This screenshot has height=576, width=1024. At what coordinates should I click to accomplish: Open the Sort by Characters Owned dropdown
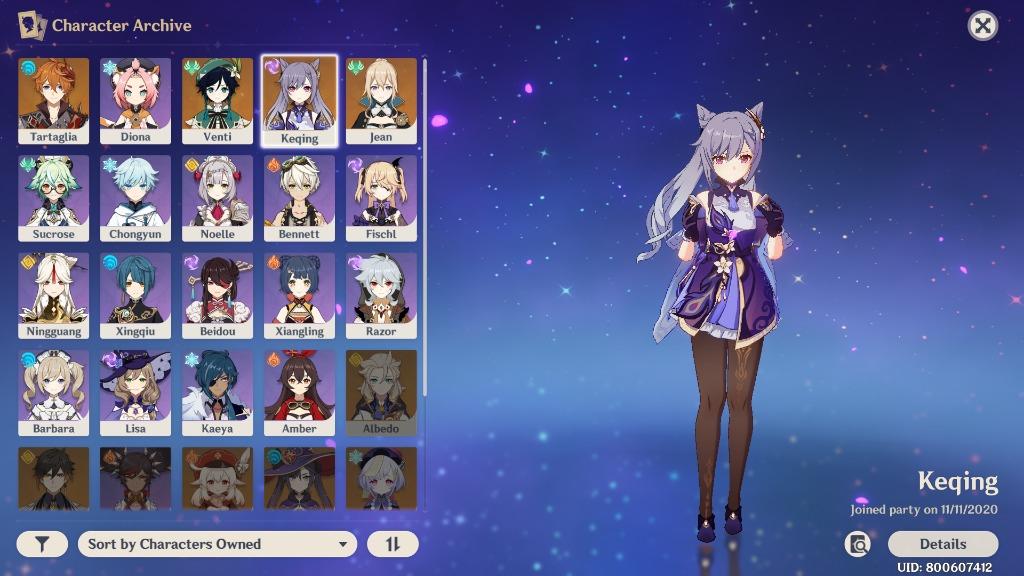[x=216, y=544]
